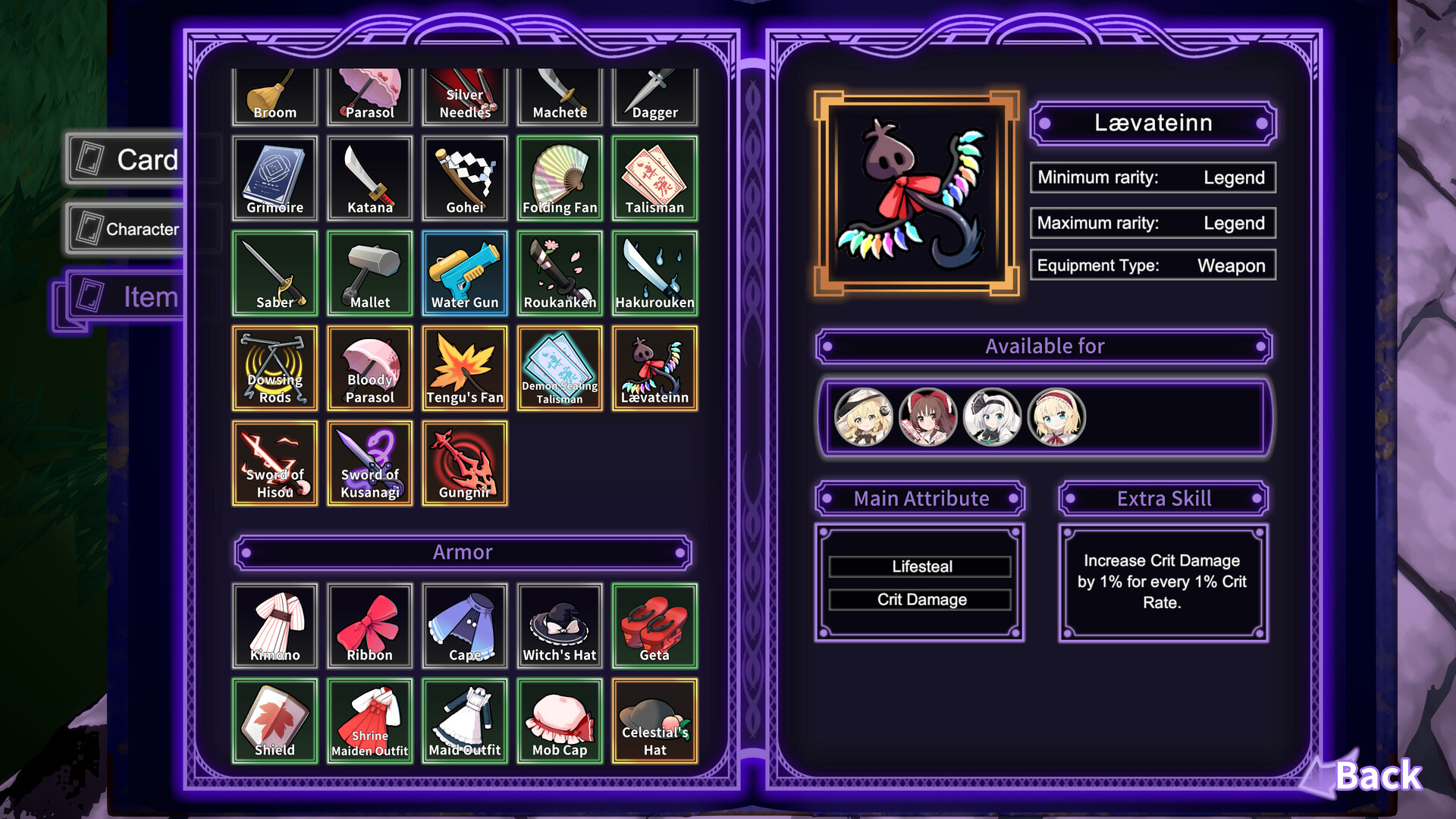Viewport: 1456px width, 819px height.
Task: Select the Shield armor
Action: pyautogui.click(x=275, y=720)
